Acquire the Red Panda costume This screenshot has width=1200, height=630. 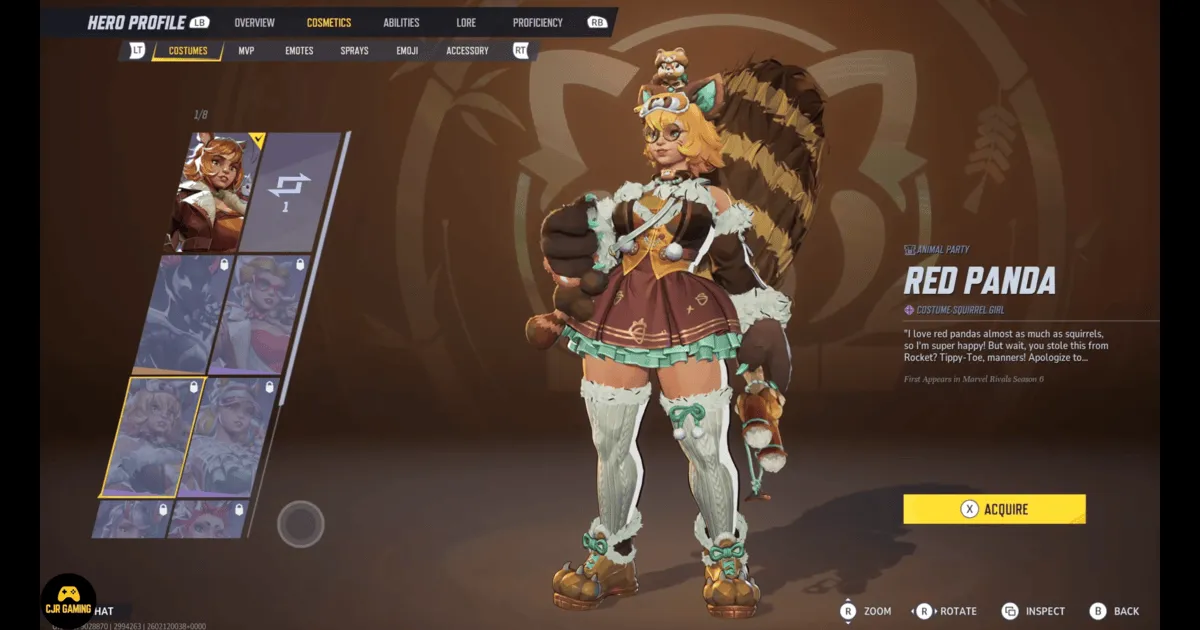pyautogui.click(x=994, y=509)
